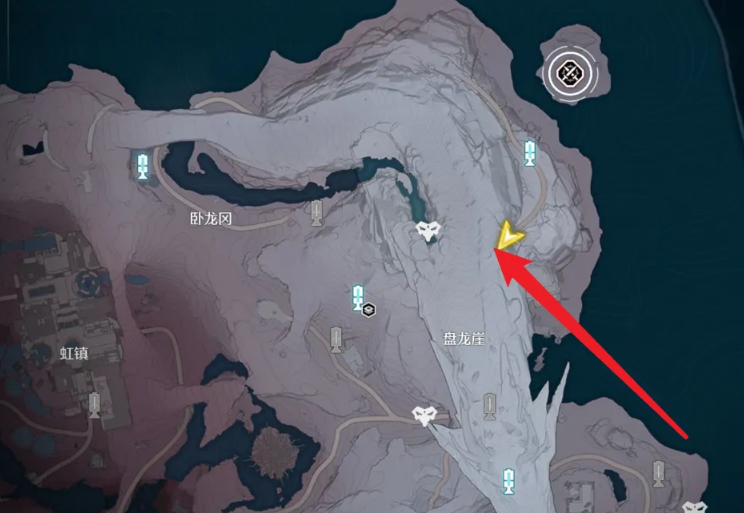Select the skull marker beside the teal pond

tap(427, 232)
